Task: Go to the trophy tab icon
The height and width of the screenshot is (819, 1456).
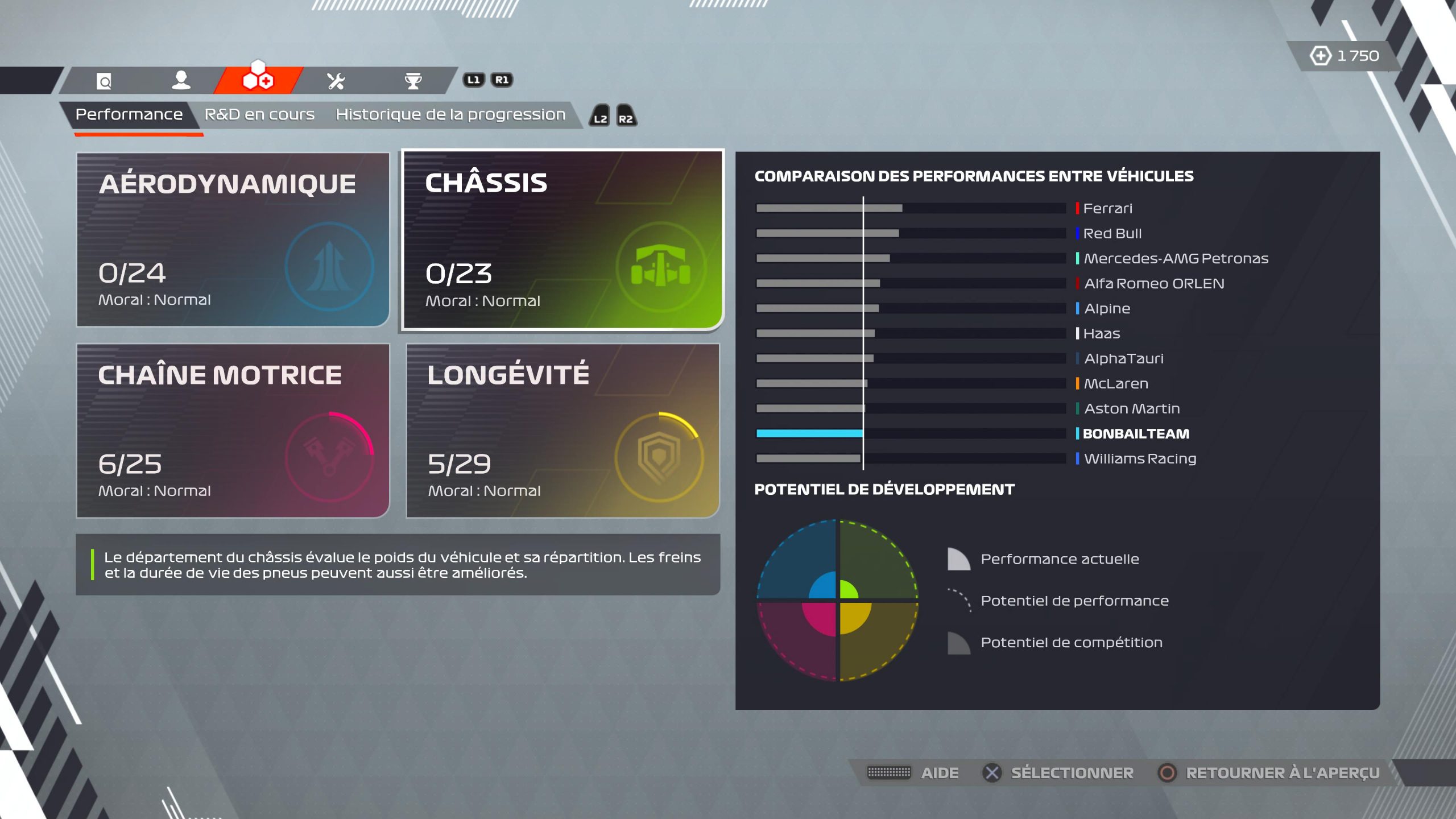Action: click(x=413, y=81)
